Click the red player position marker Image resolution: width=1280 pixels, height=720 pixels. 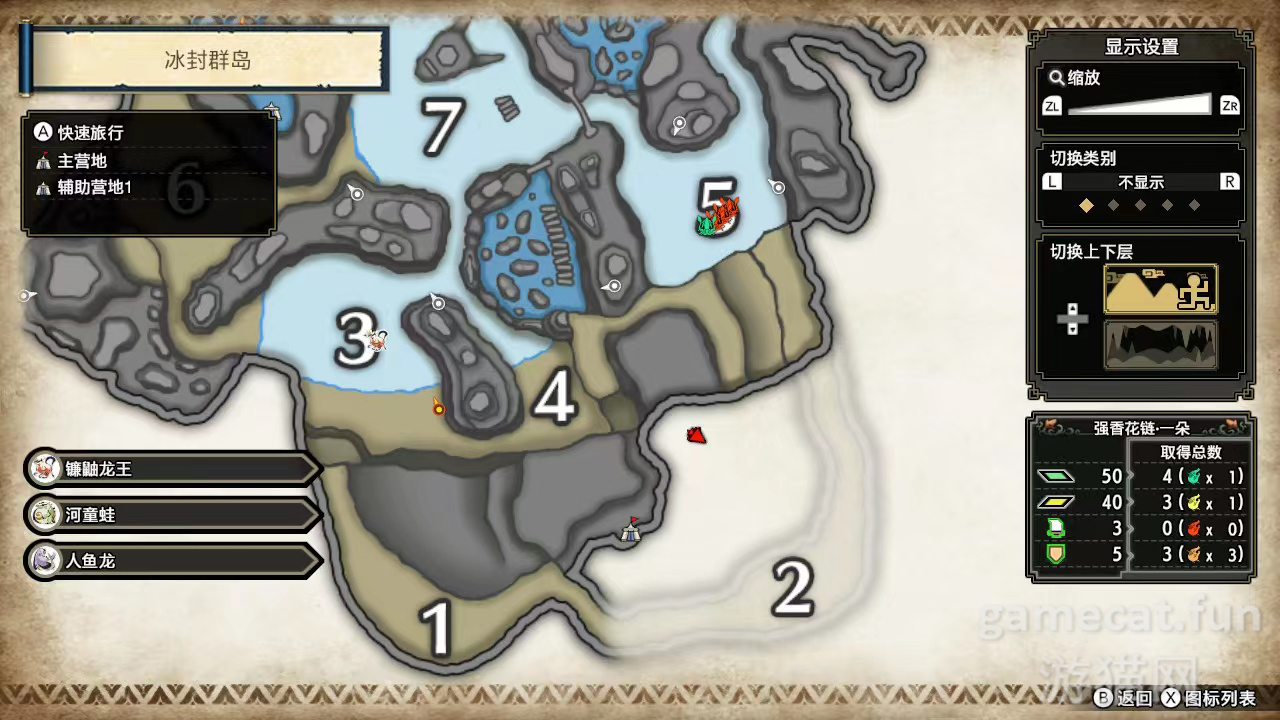[x=697, y=435]
